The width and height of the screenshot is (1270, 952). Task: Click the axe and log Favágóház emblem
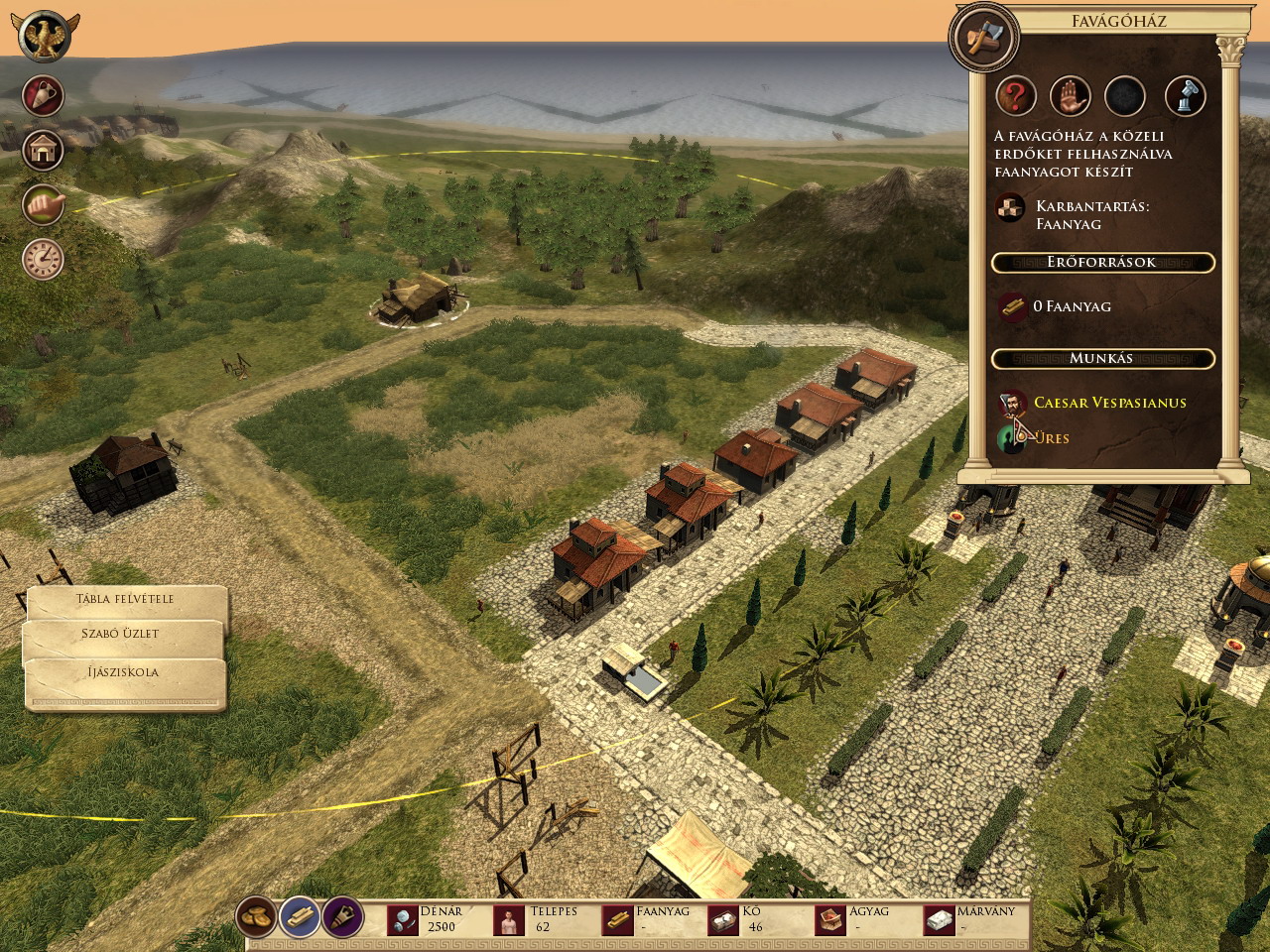[x=983, y=39]
